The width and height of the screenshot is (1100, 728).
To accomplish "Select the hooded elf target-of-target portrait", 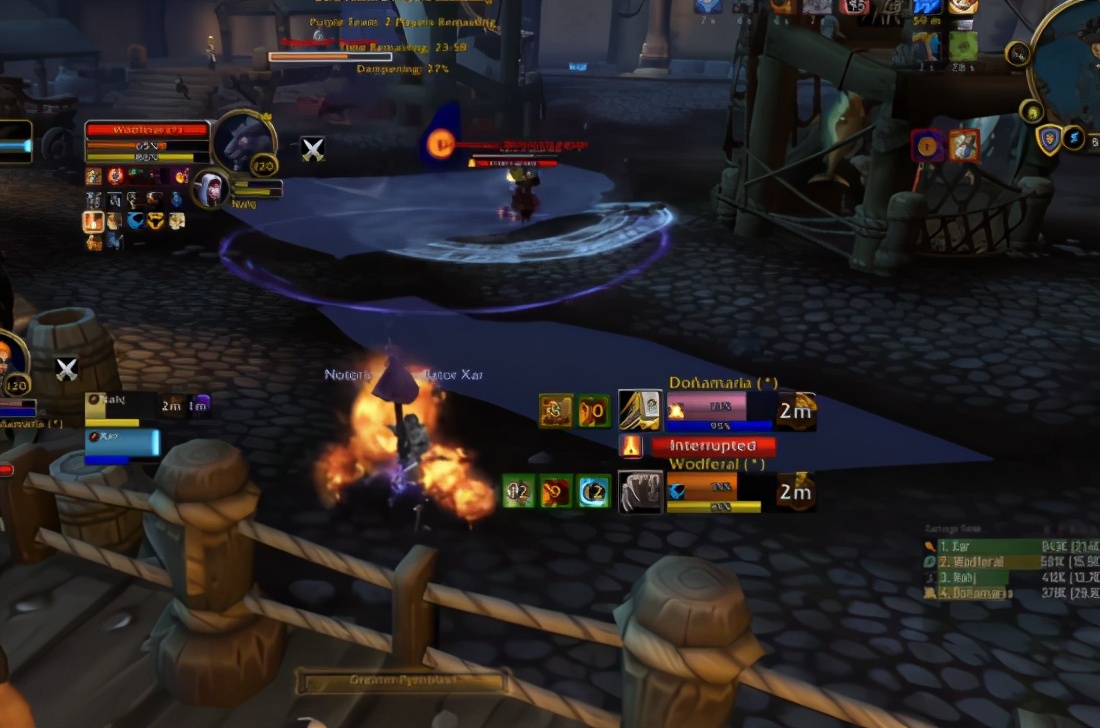I will click(212, 188).
